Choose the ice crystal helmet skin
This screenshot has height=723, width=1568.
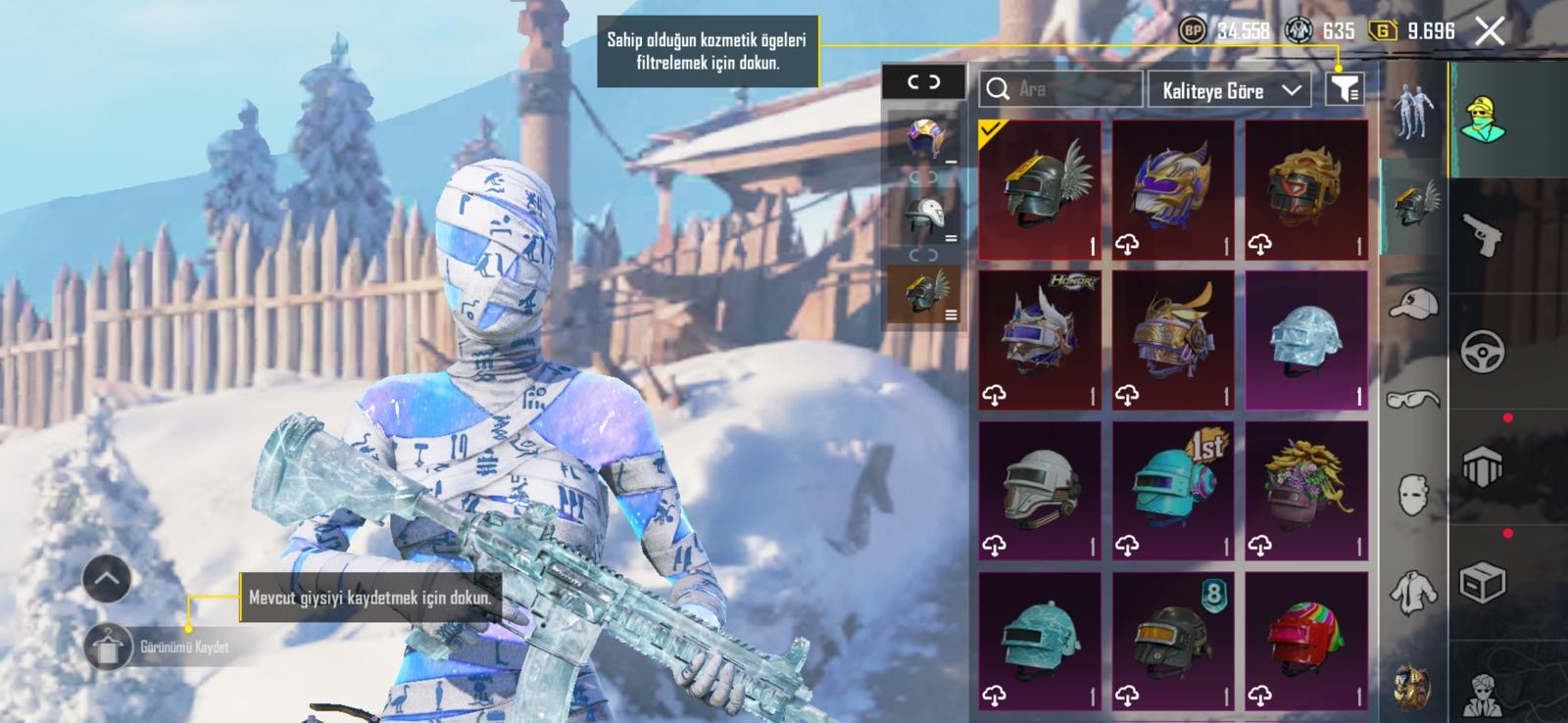coord(1306,341)
